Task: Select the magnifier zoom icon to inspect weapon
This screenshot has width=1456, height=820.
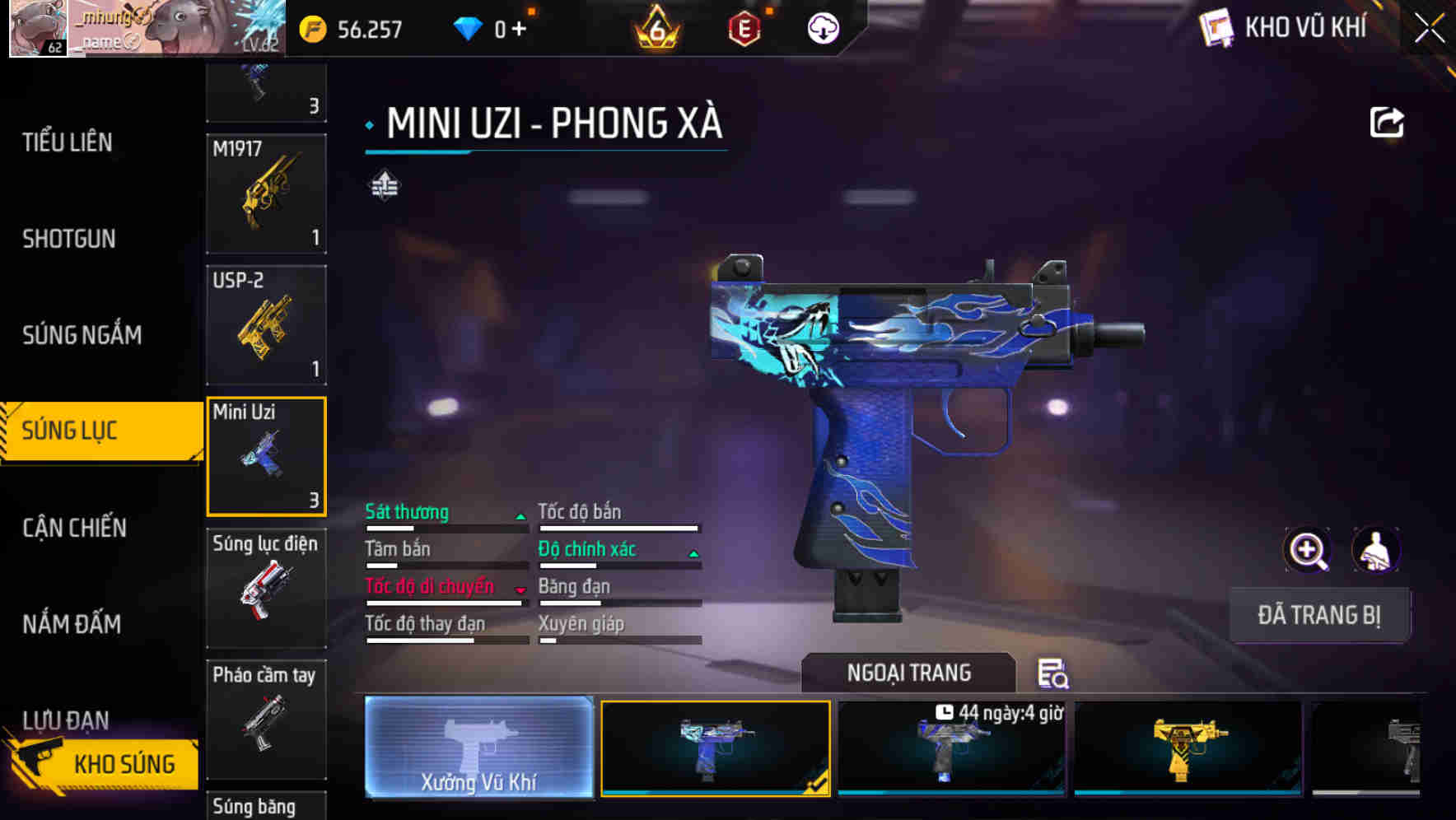Action: [1309, 550]
